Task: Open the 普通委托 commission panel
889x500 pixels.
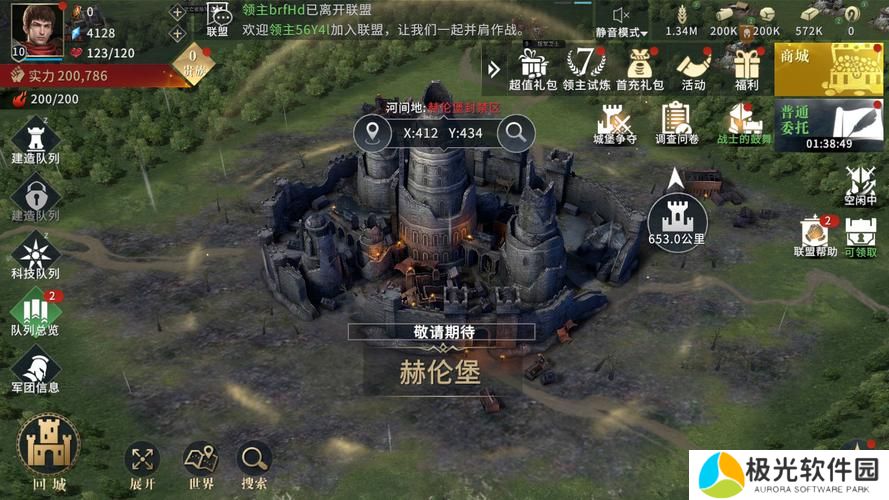Action: point(828,124)
